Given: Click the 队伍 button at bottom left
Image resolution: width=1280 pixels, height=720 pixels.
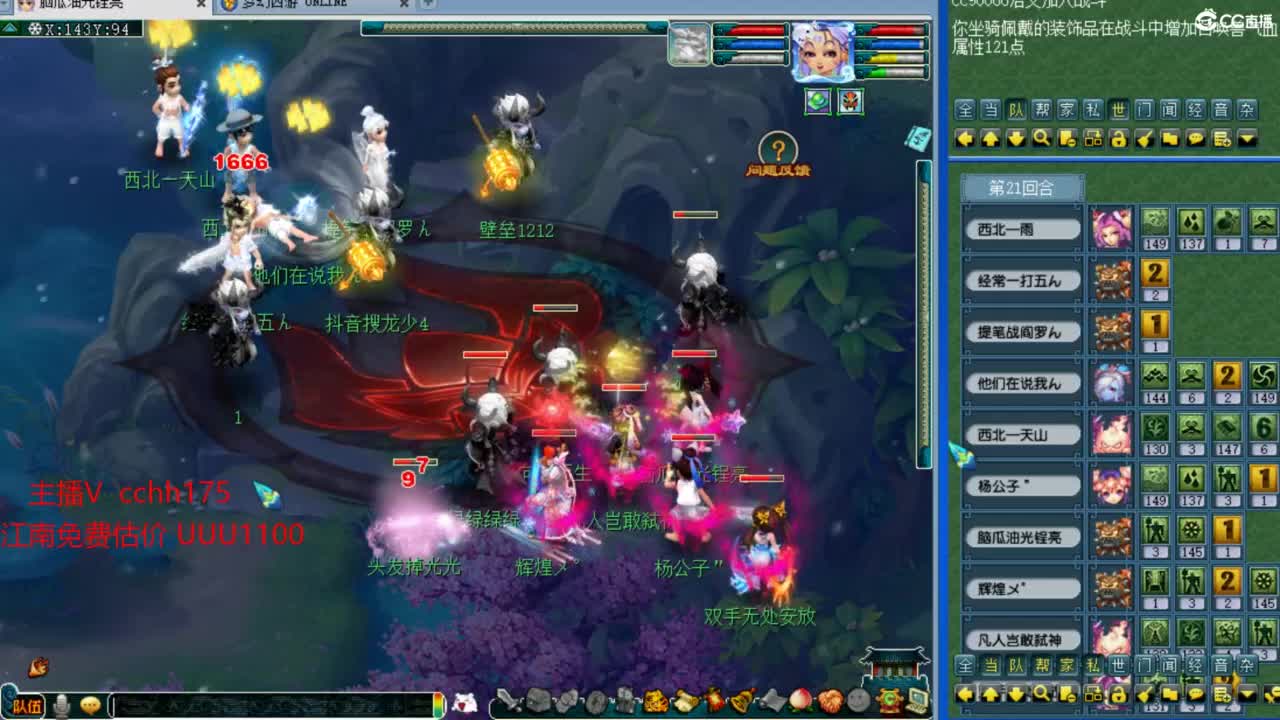Looking at the screenshot, I should (x=28, y=705).
